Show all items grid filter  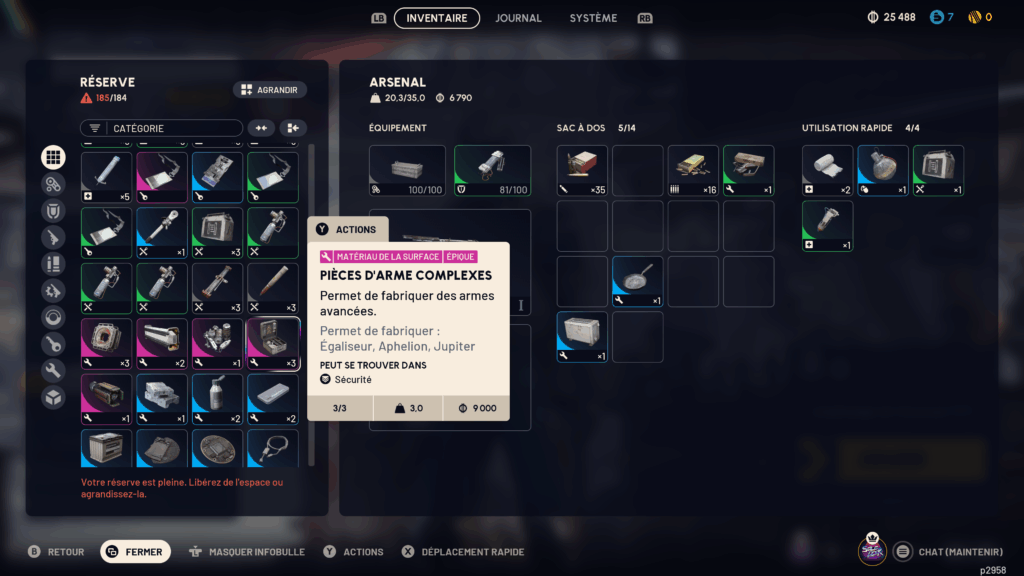(x=54, y=157)
